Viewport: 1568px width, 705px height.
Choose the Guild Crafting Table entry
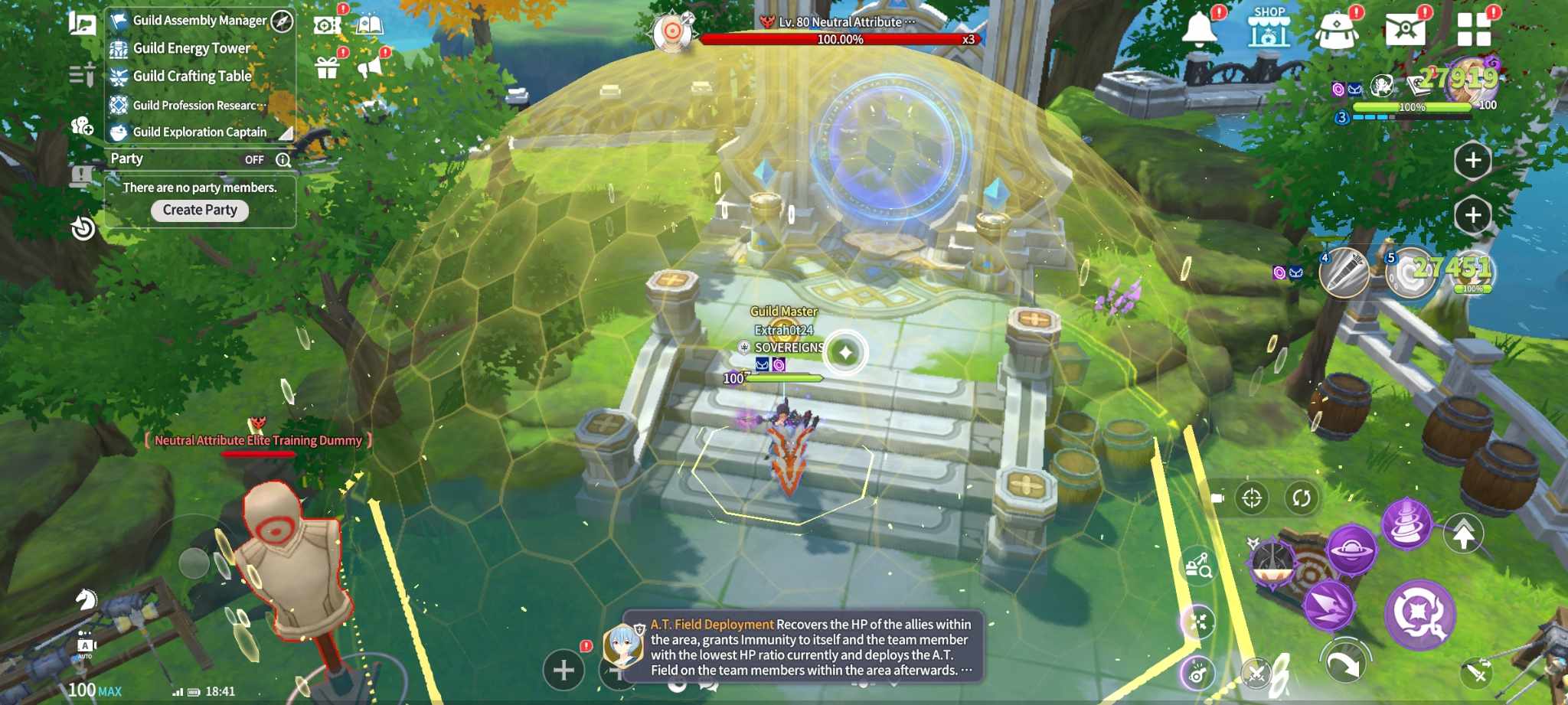click(x=191, y=76)
